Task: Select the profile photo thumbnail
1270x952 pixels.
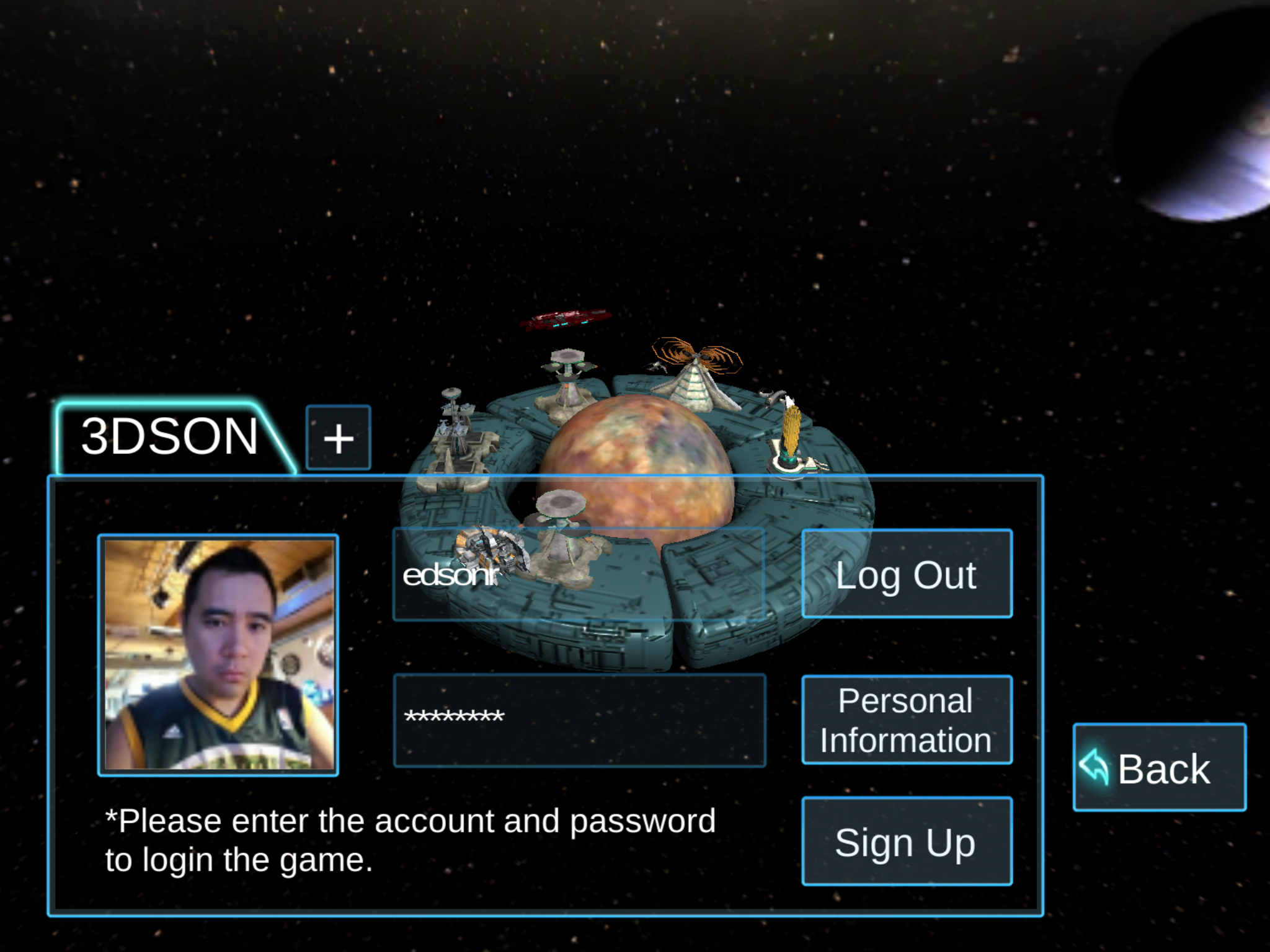Action: [218, 654]
